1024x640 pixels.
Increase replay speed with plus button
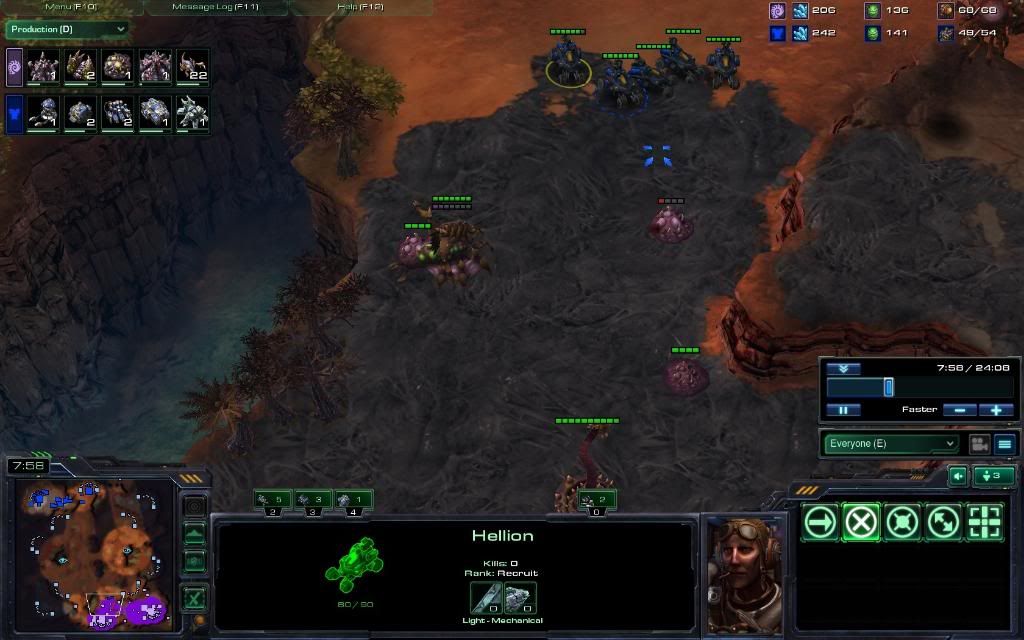996,410
